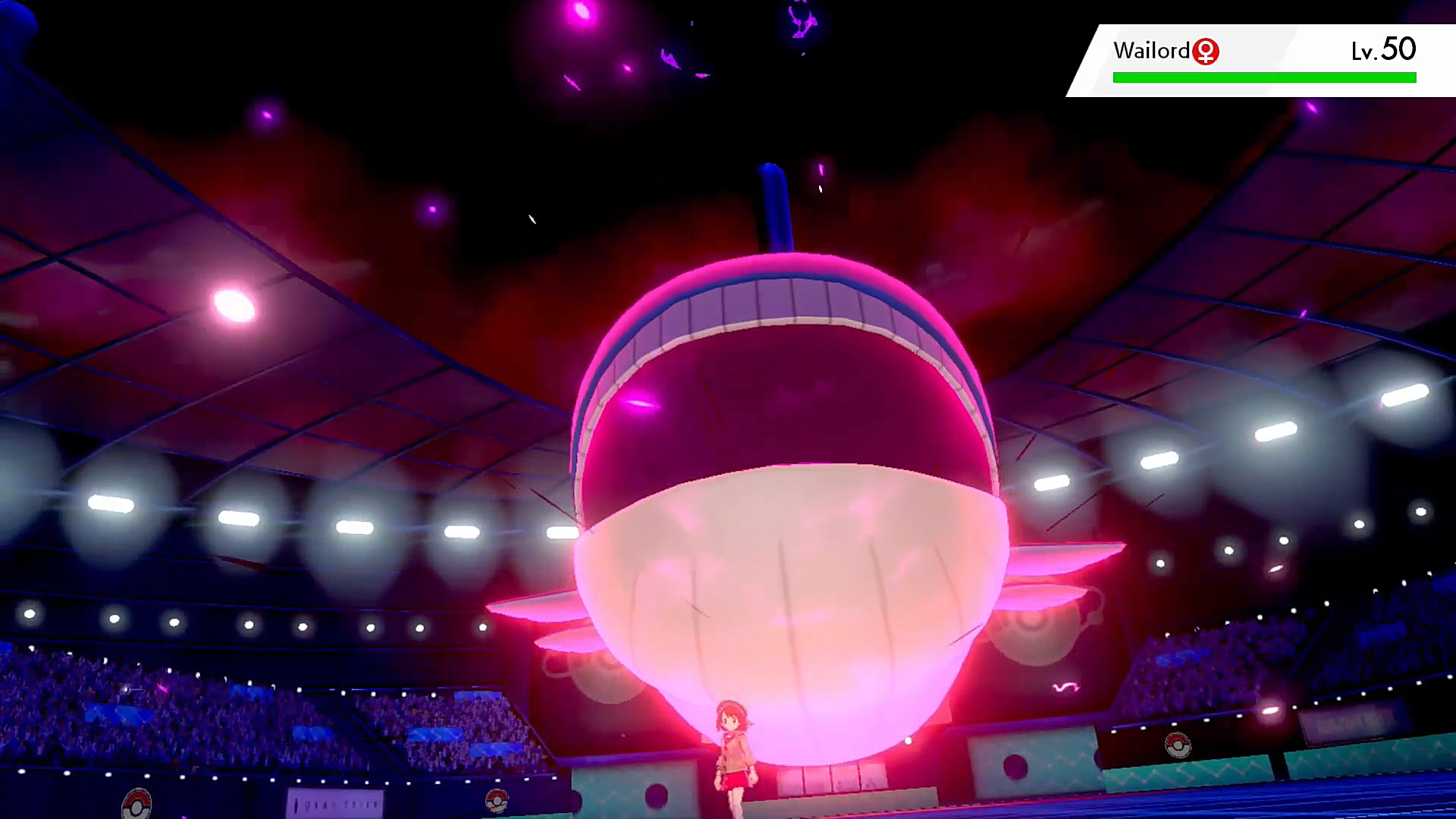1456x819 pixels.
Task: Click the female gender symbol next to Wailord
Action: (x=1207, y=51)
